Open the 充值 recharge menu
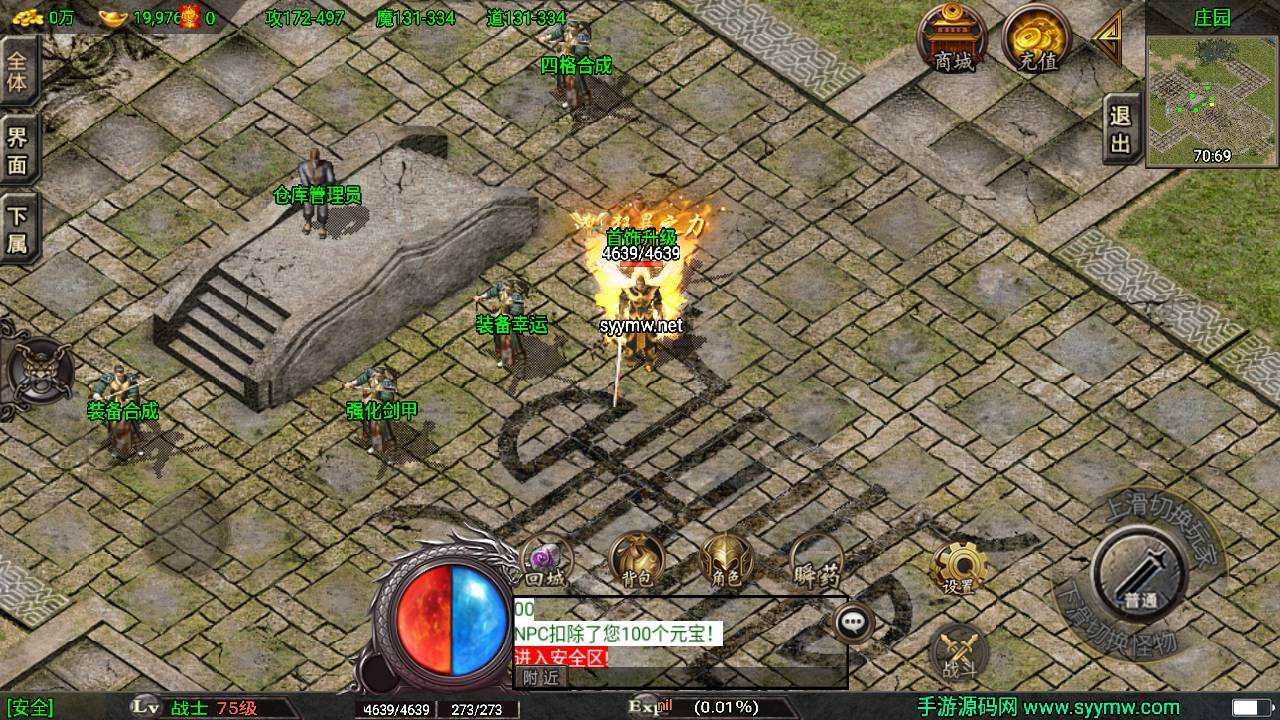The image size is (1280, 720). pyautogui.click(x=1035, y=38)
